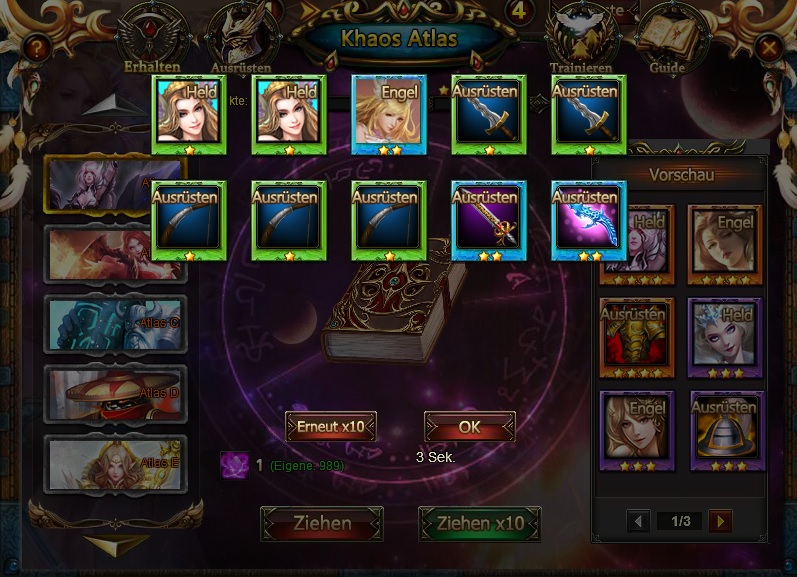Select the golden sword reward card
The height and width of the screenshot is (577, 797).
click(489, 220)
